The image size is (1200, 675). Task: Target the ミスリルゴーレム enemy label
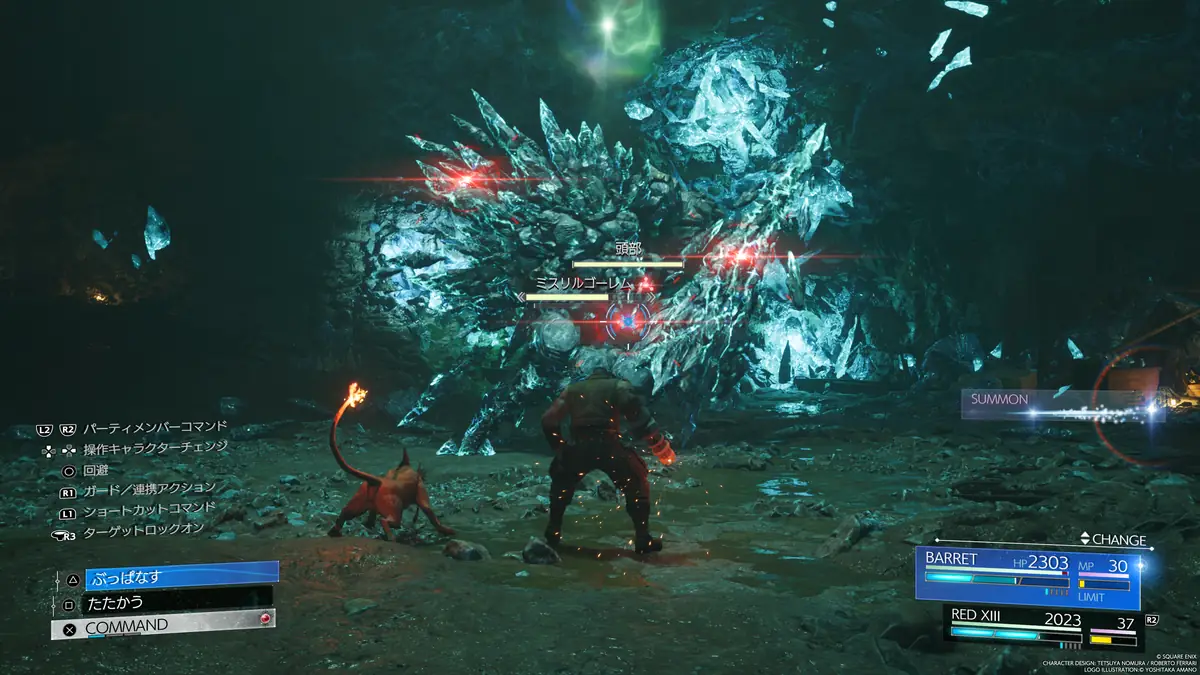[584, 284]
